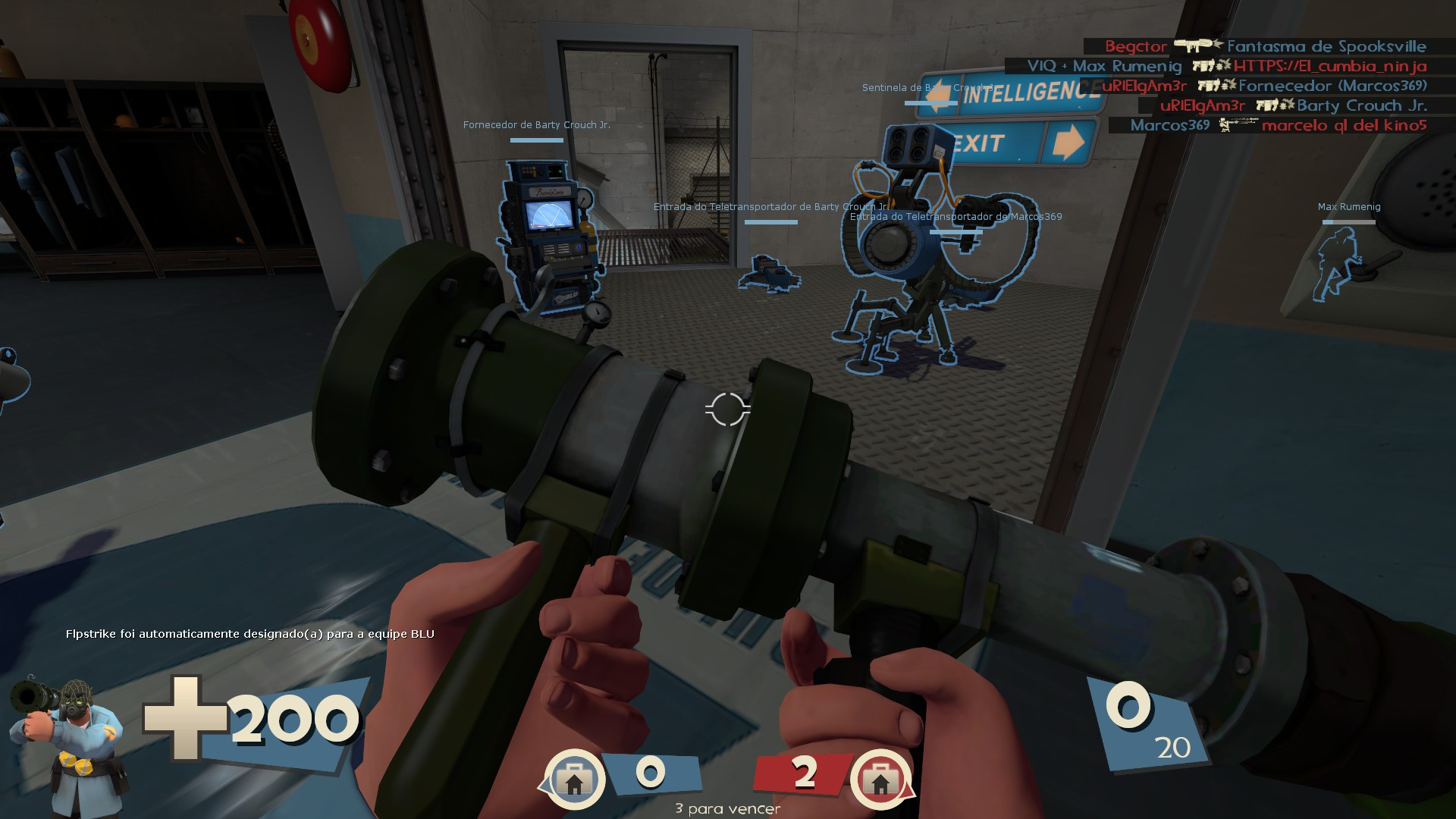This screenshot has width=1456, height=819.
Task: Click the RED team briefcase icon
Action: [x=882, y=778]
